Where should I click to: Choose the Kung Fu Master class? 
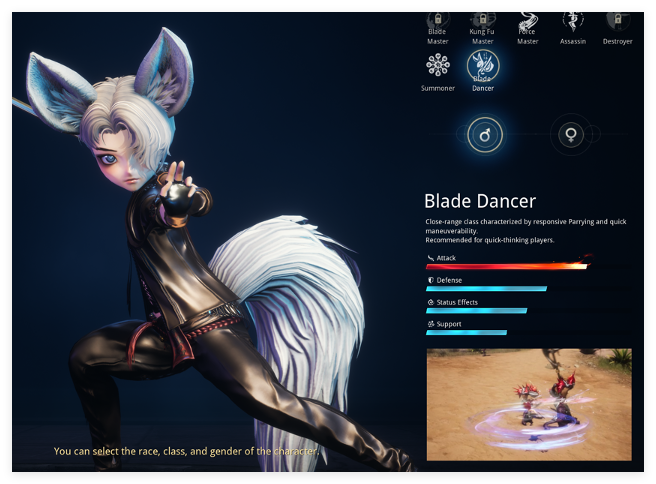pos(482,21)
